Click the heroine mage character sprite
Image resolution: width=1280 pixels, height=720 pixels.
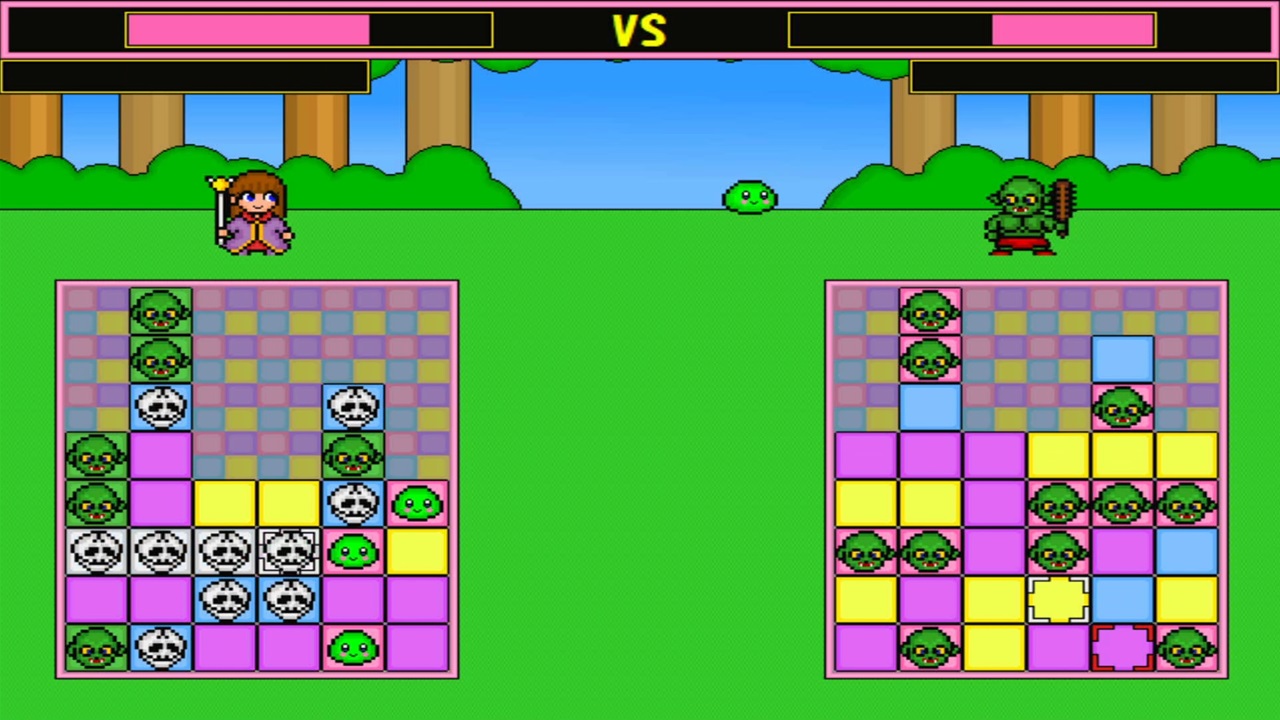point(253,210)
